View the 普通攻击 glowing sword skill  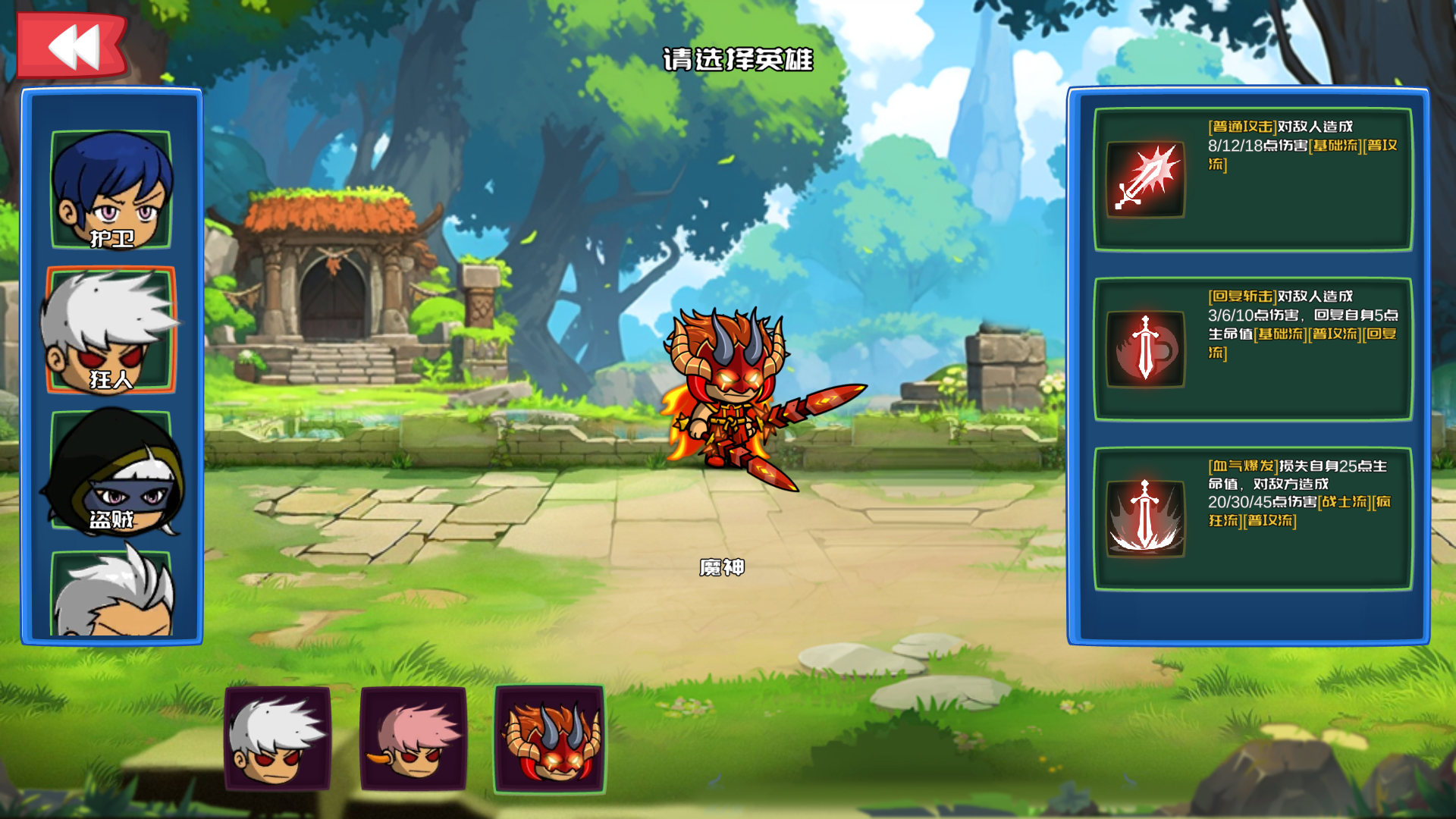[1145, 180]
